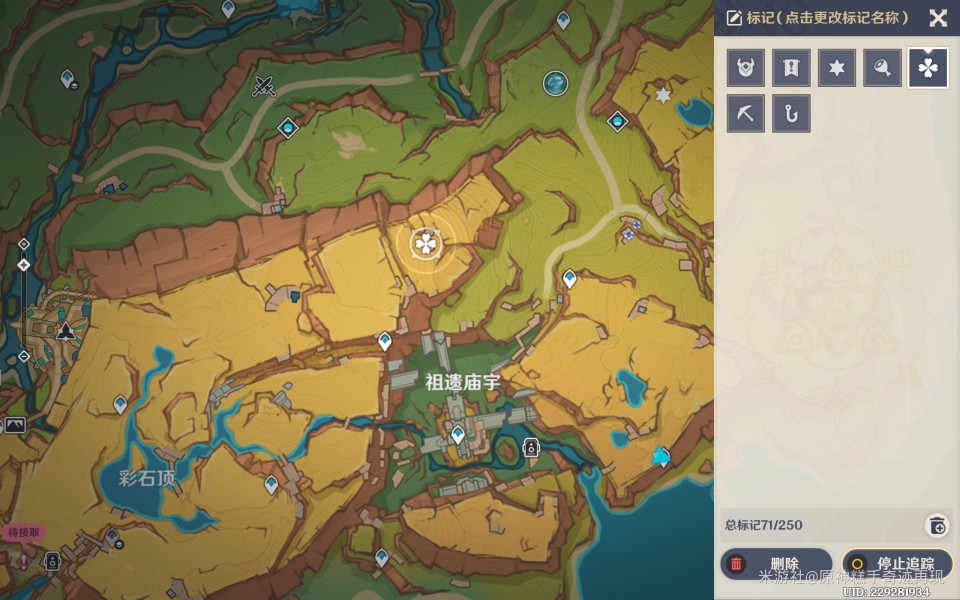Close the marker panel with the X
This screenshot has height=600, width=960.
pyautogui.click(x=937, y=18)
